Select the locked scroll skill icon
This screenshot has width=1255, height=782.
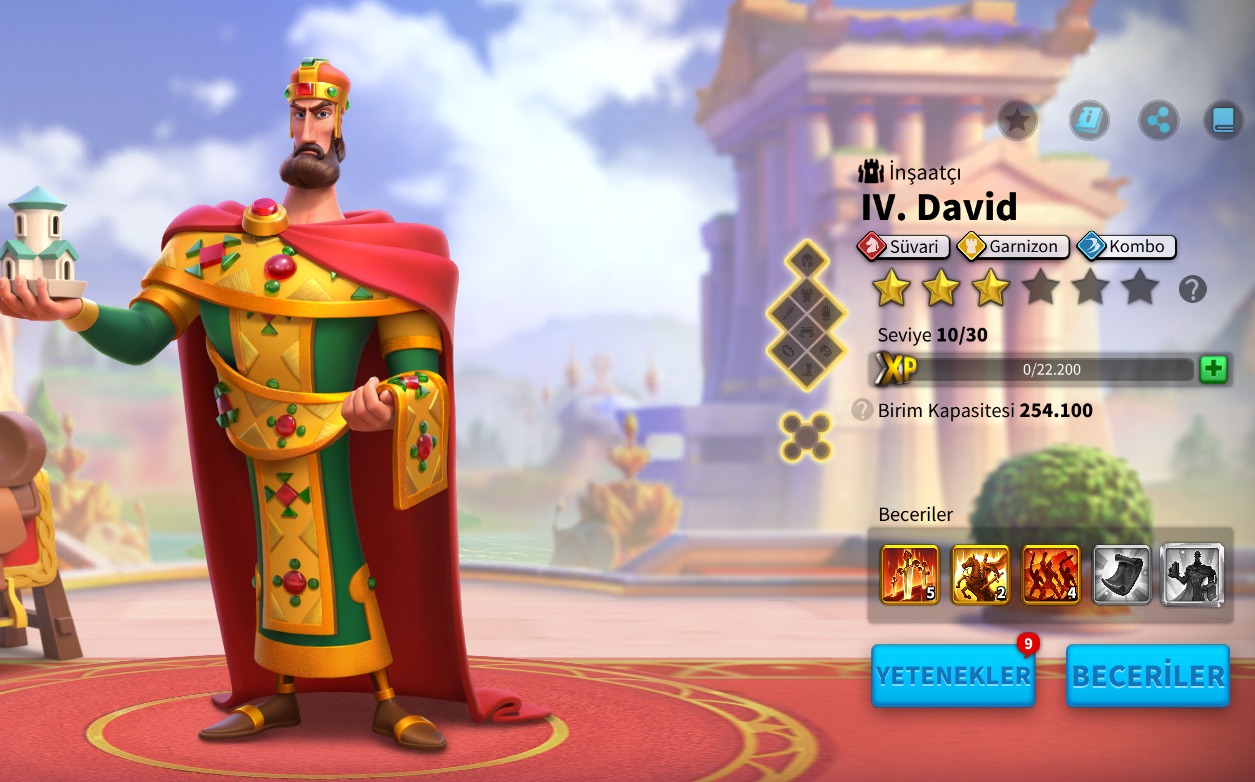pyautogui.click(x=1121, y=575)
